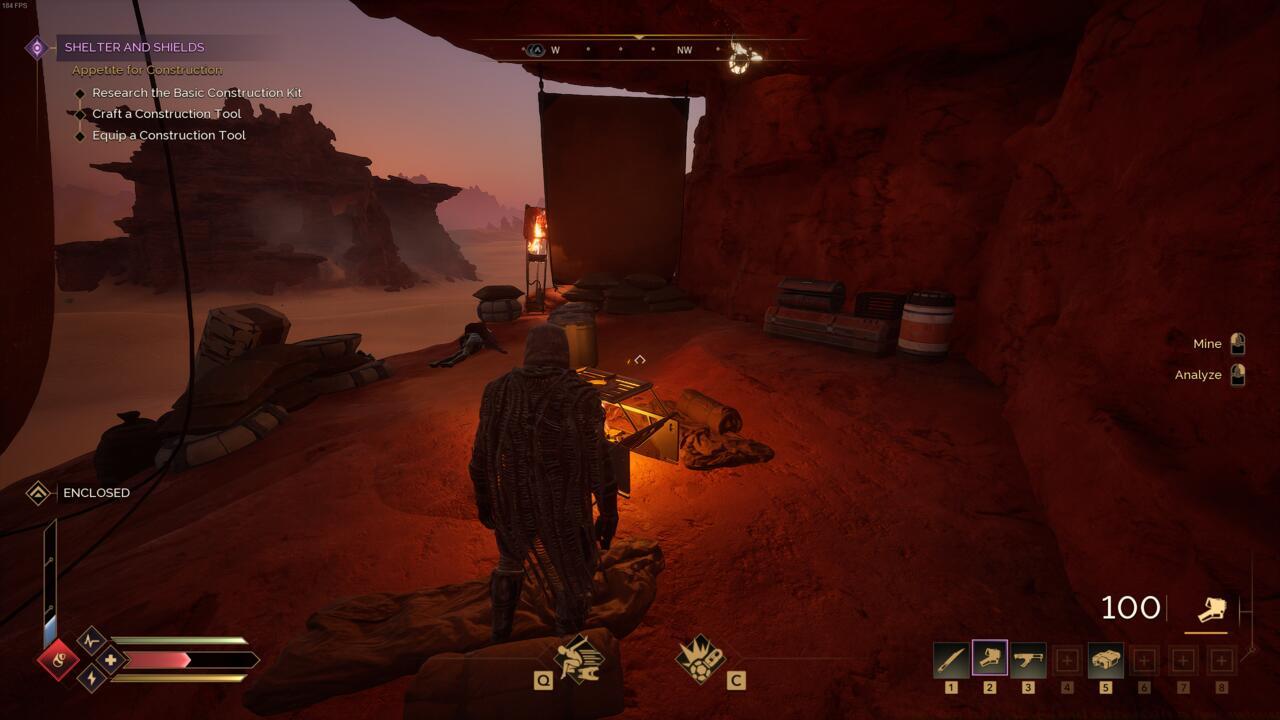The height and width of the screenshot is (720, 1280).
Task: Click the ENCLOSED shelter status icon
Action: [x=36, y=492]
